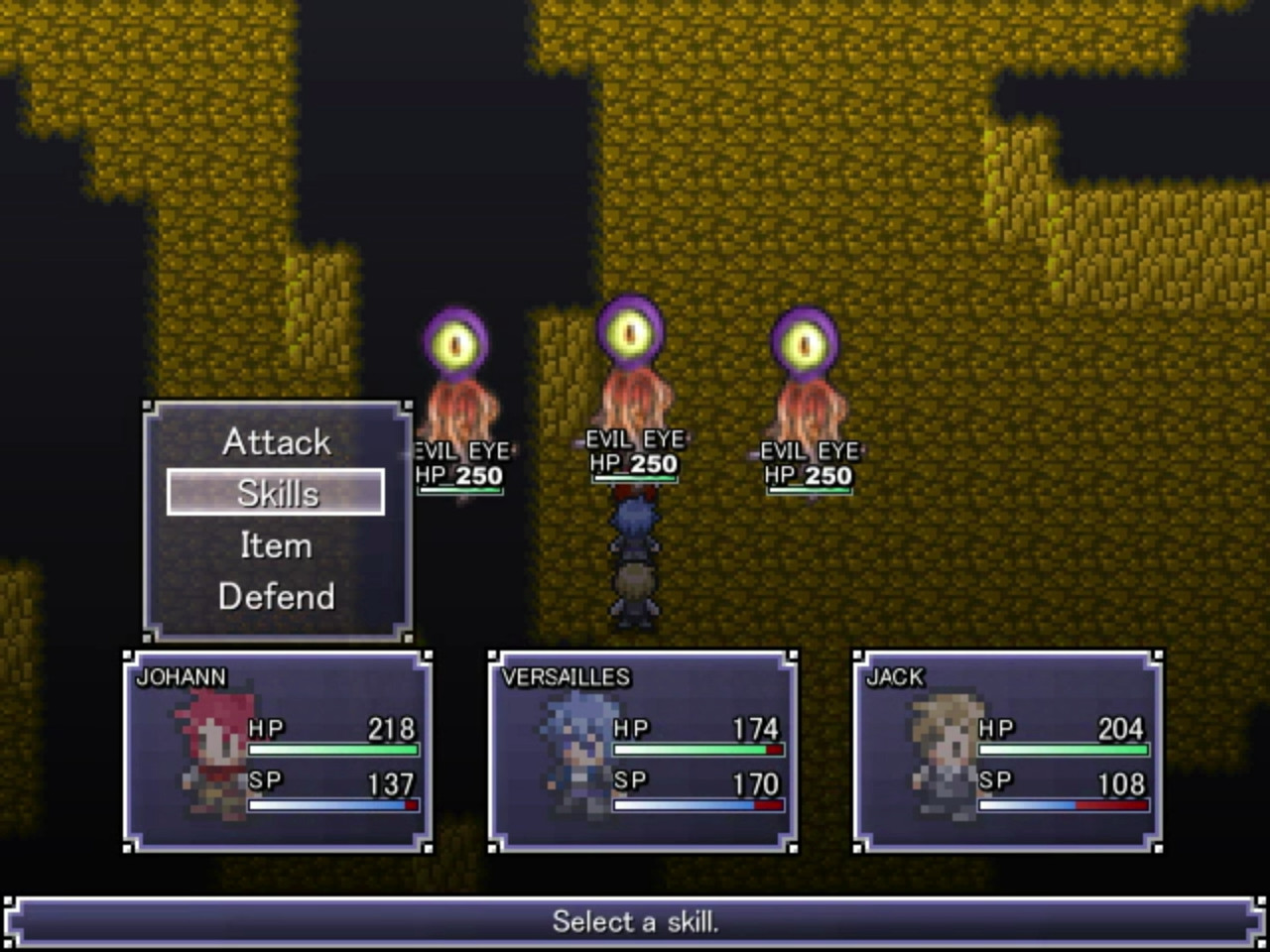Choose the Defend command

[x=276, y=596]
